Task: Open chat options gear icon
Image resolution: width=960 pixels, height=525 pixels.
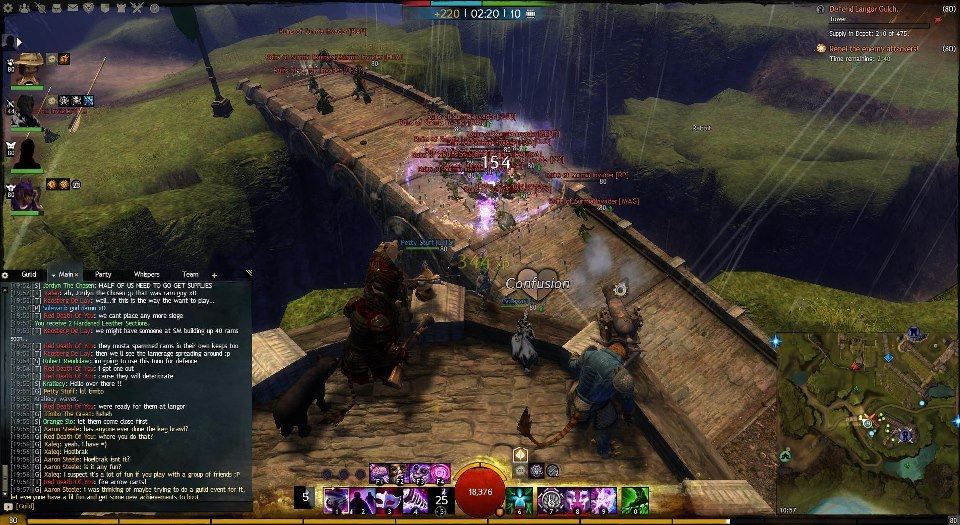Action: (x=5, y=274)
